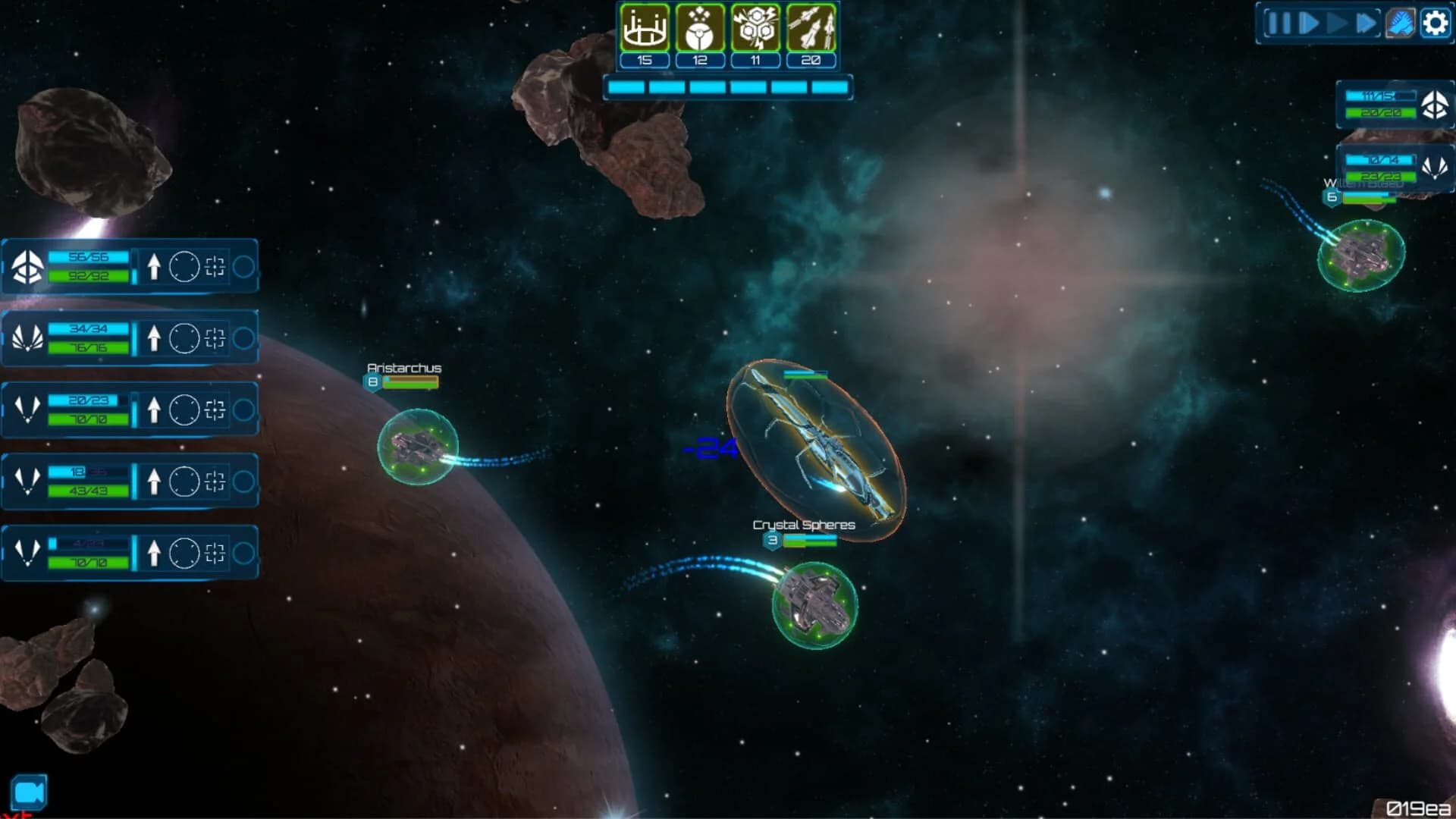Activate the drone platform ability showing 15
This screenshot has height=819, width=1456.
point(643,30)
